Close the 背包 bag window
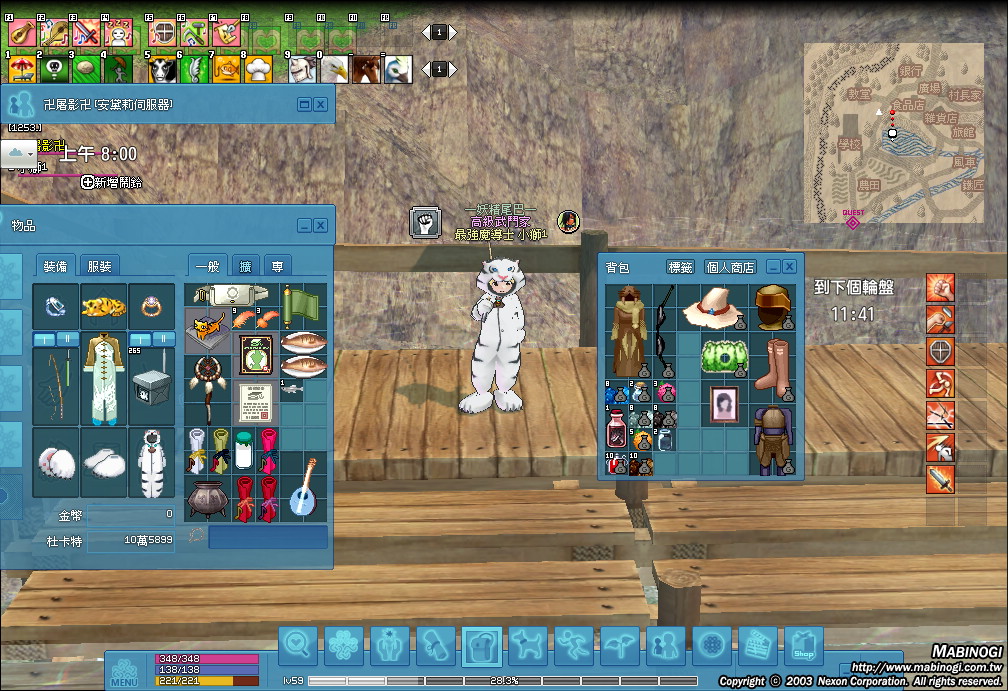Image resolution: width=1008 pixels, height=691 pixels. 789,267
